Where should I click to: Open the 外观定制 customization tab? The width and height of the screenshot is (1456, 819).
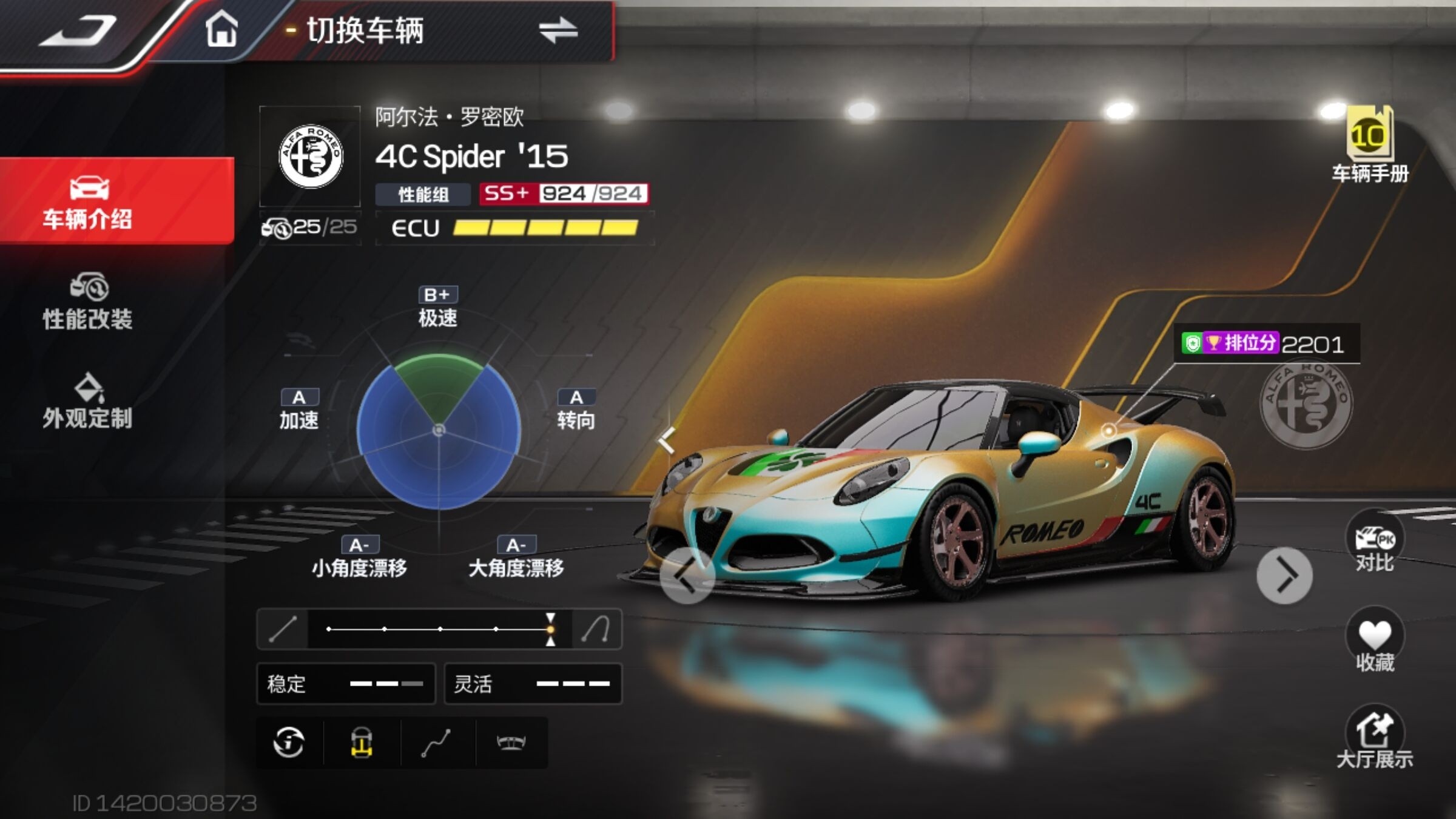pyautogui.click(x=88, y=402)
